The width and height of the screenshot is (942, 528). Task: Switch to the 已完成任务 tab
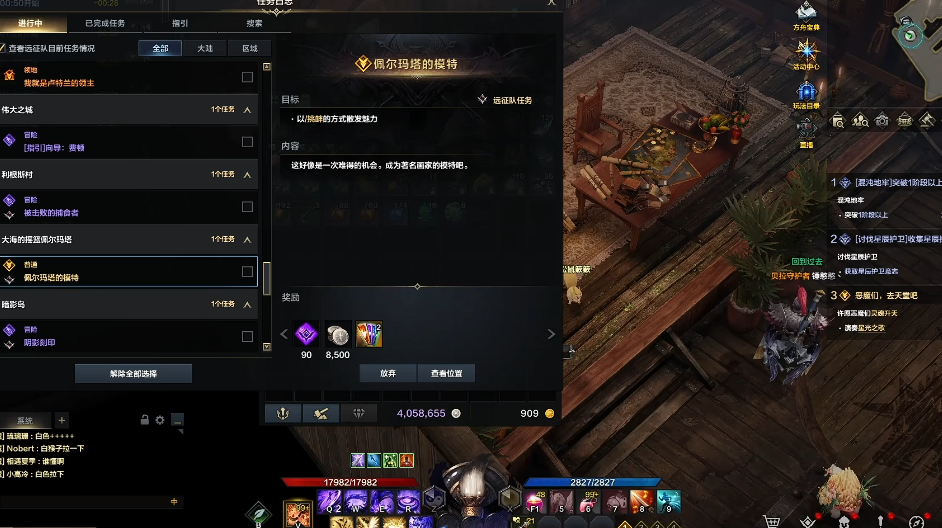point(105,23)
